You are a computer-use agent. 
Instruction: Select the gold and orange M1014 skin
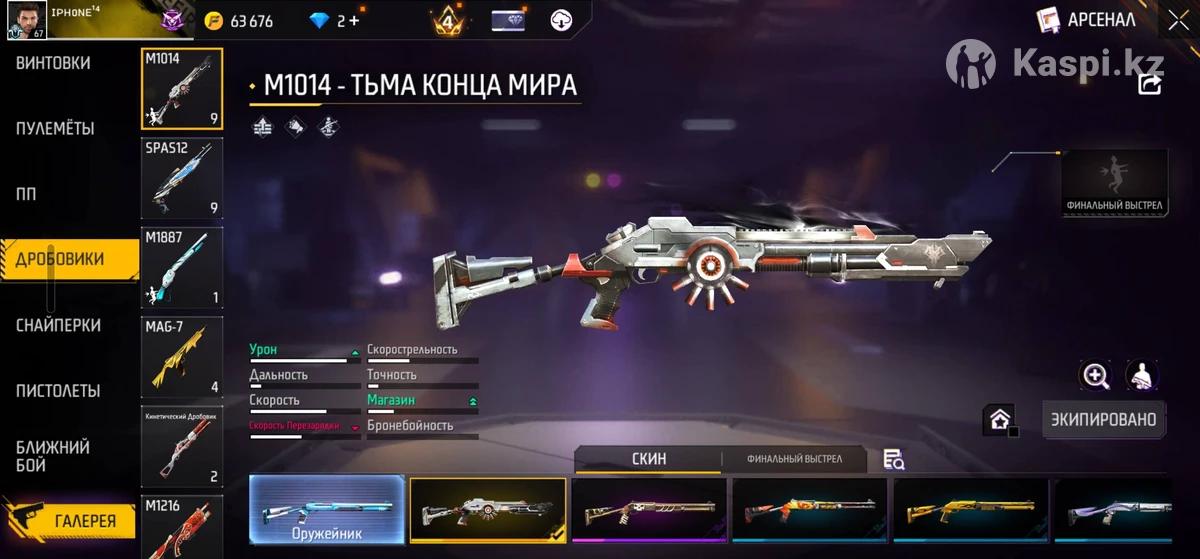(970, 510)
